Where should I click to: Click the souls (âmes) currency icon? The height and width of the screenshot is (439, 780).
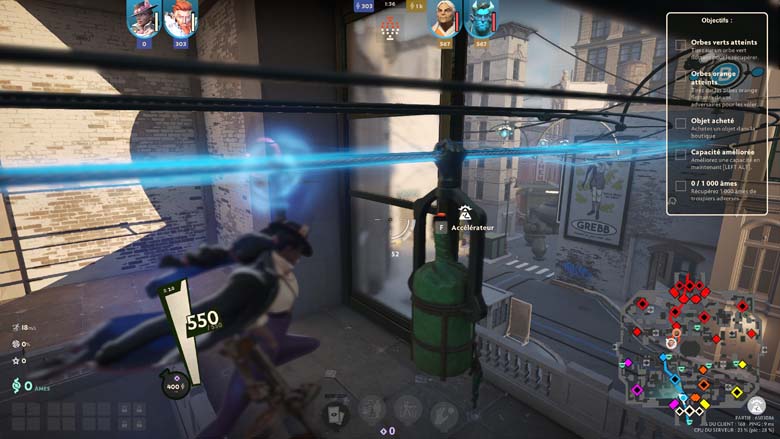coord(15,386)
